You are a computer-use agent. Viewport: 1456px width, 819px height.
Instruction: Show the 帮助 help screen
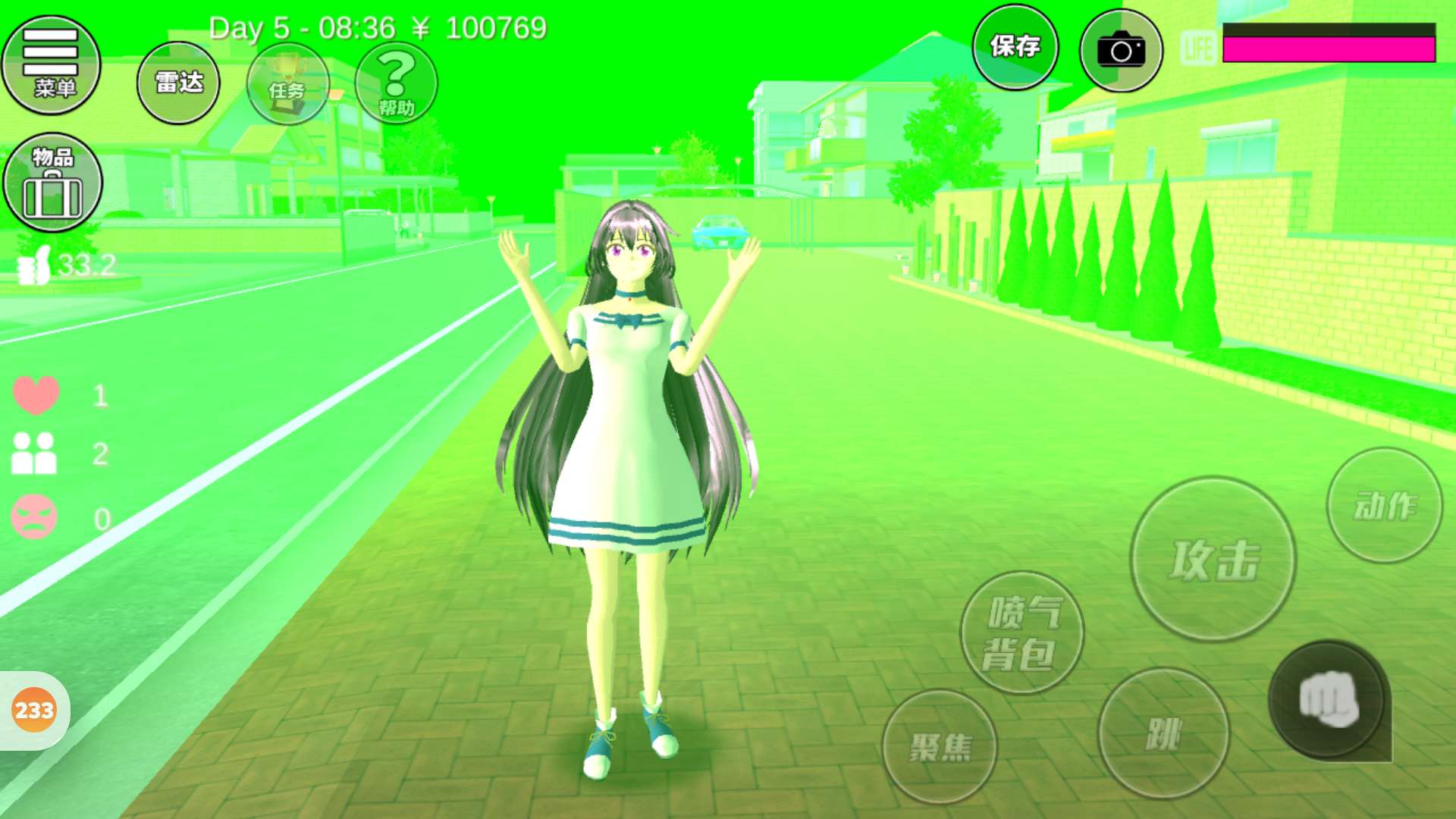396,83
